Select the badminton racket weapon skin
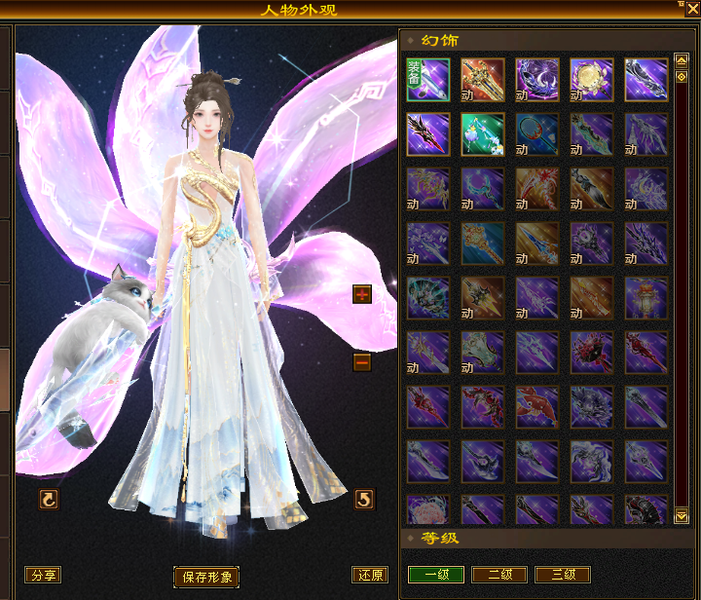Screen dimensions: 701x600 coord(537,135)
